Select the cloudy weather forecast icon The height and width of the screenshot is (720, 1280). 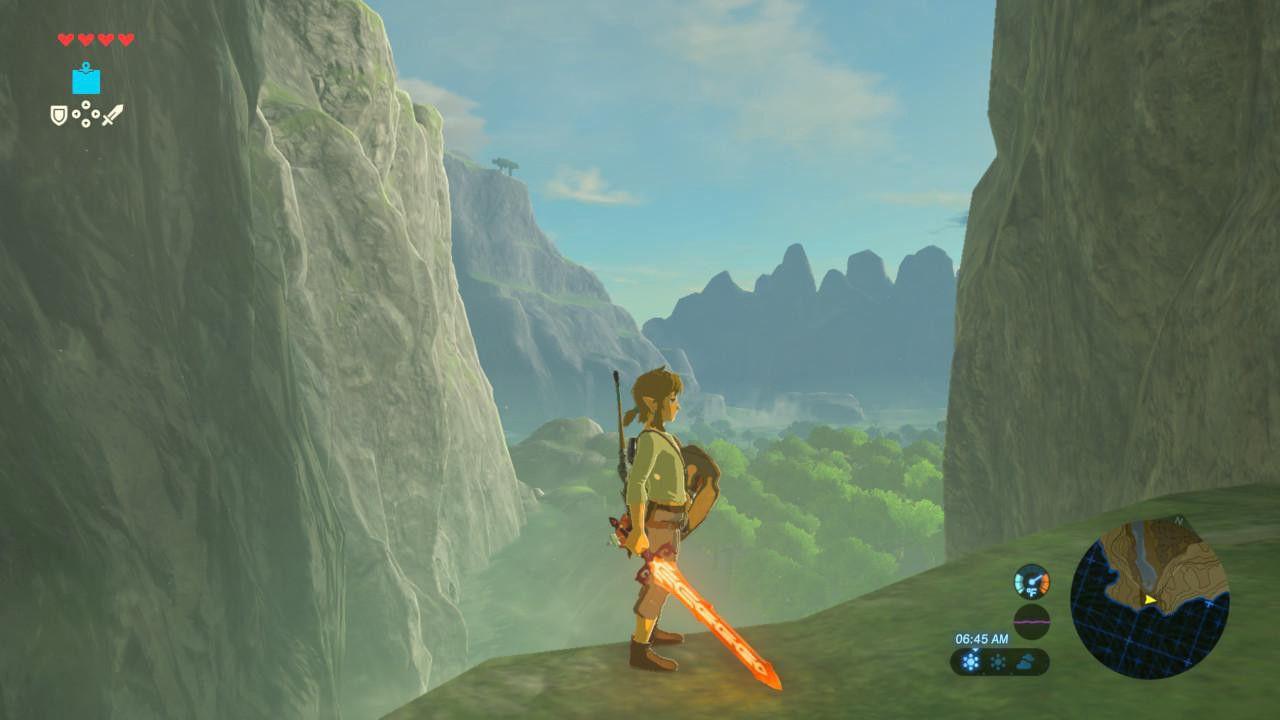(x=1028, y=662)
